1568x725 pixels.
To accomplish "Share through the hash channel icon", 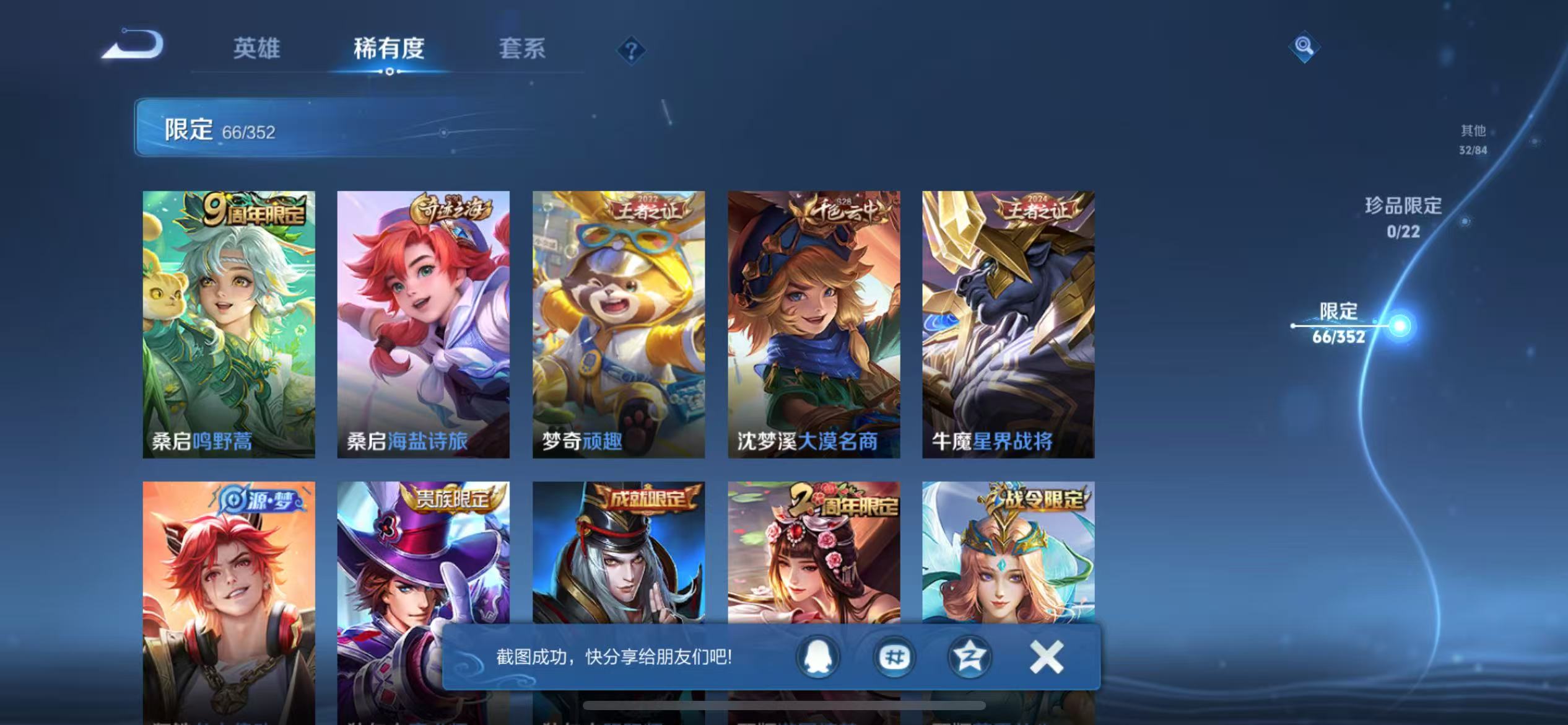I will pyautogui.click(x=894, y=657).
